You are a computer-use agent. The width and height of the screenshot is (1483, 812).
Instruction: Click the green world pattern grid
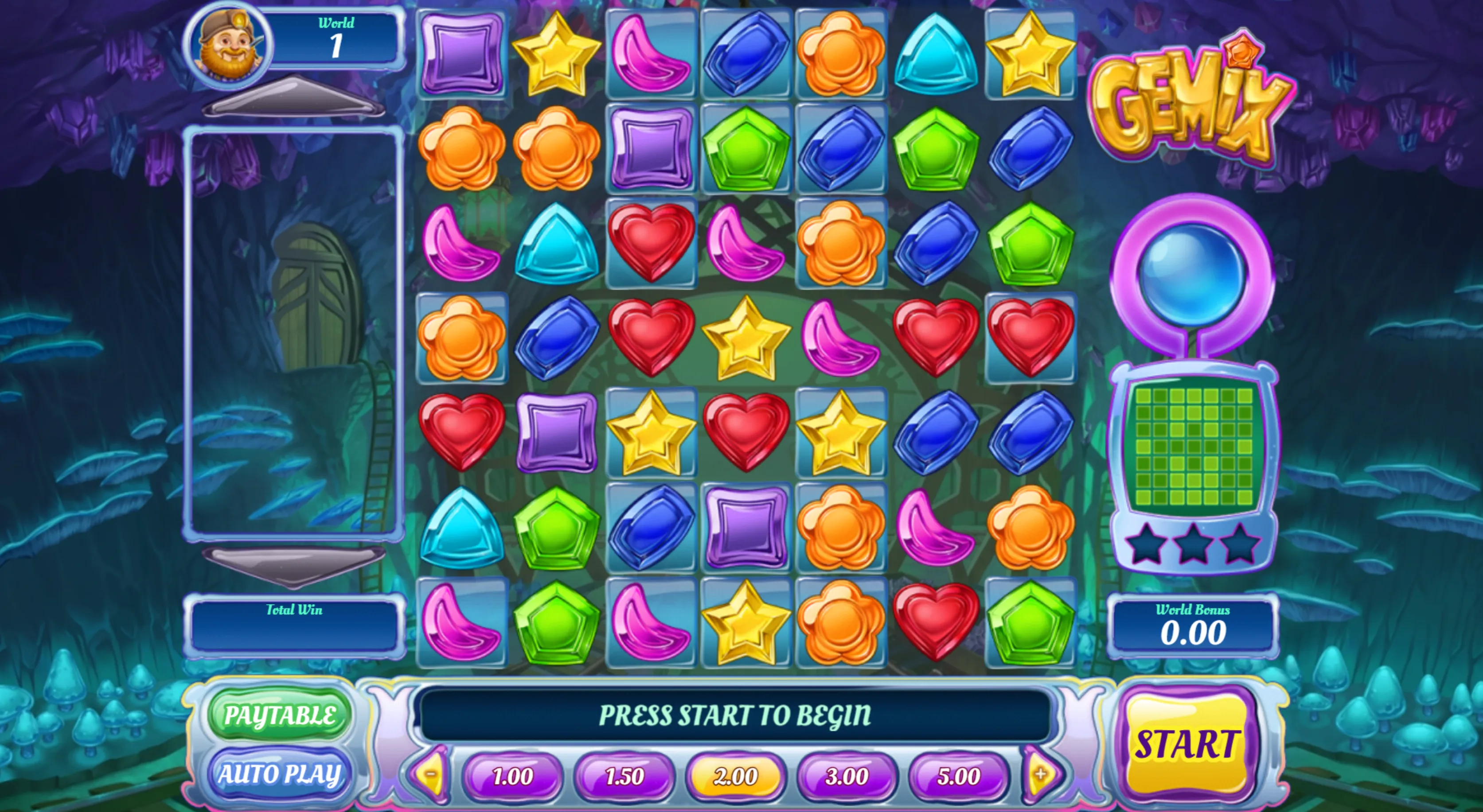1194,447
